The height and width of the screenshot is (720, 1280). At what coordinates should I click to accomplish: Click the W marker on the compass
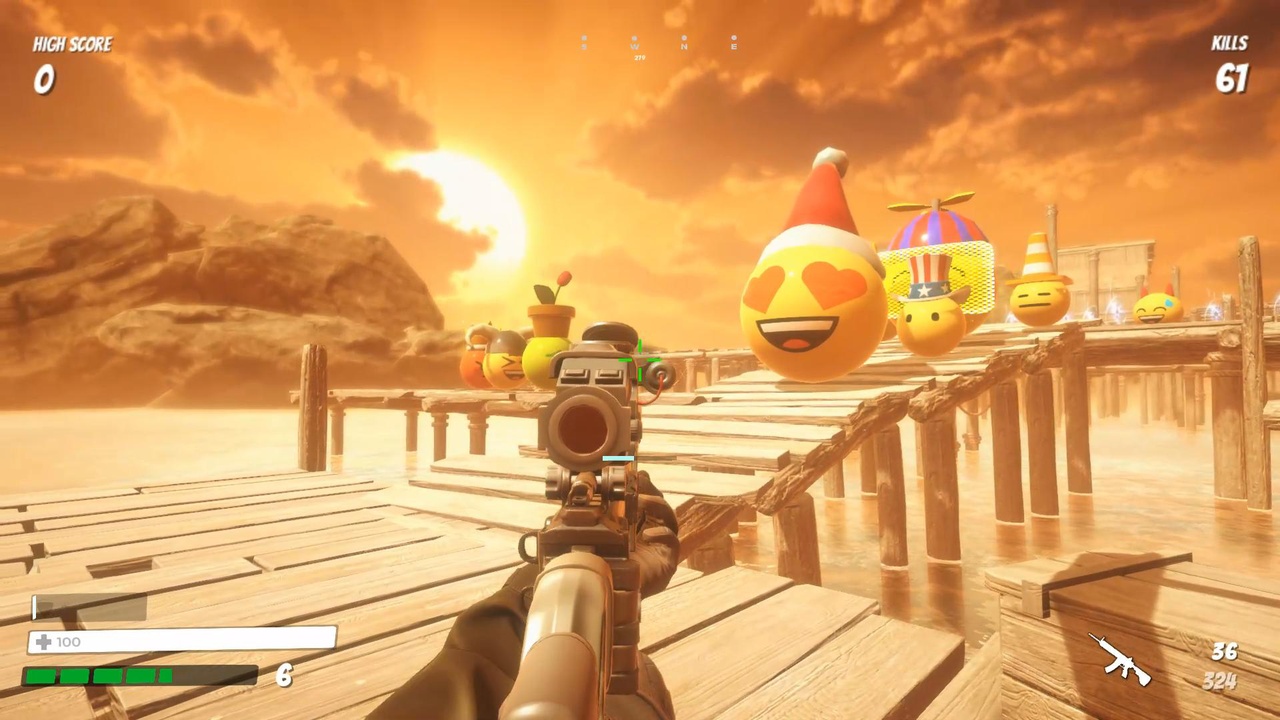click(x=634, y=47)
